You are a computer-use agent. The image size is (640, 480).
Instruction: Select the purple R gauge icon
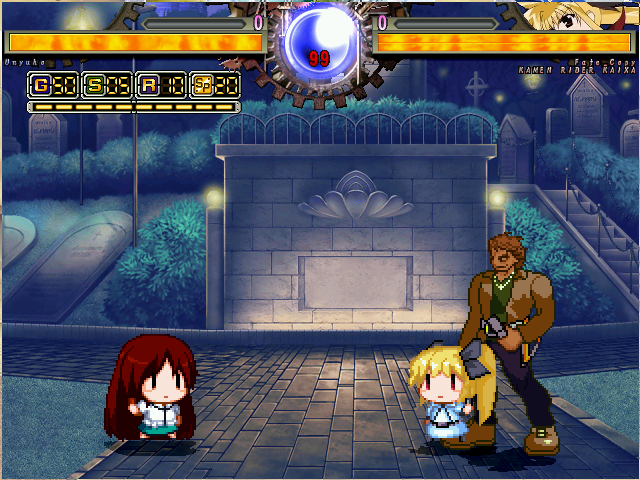pyautogui.click(x=148, y=85)
